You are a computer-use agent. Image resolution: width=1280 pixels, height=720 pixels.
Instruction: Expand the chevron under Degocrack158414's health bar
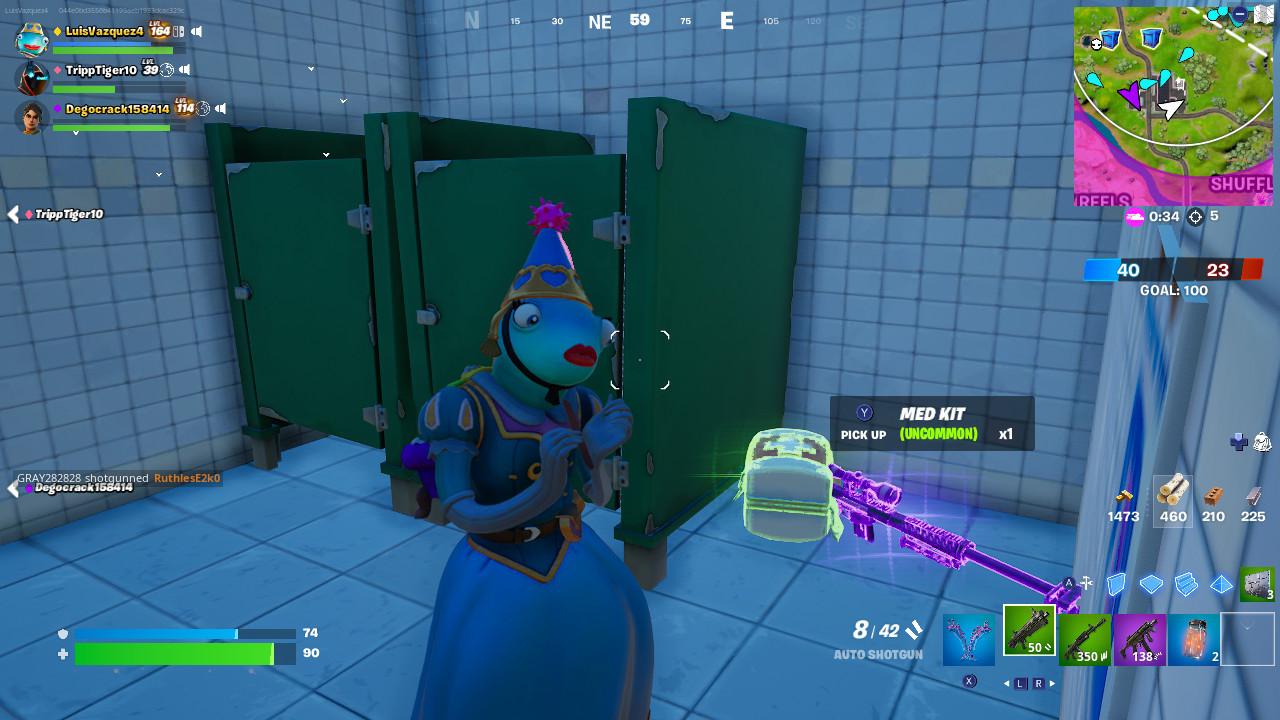pyautogui.click(x=76, y=133)
